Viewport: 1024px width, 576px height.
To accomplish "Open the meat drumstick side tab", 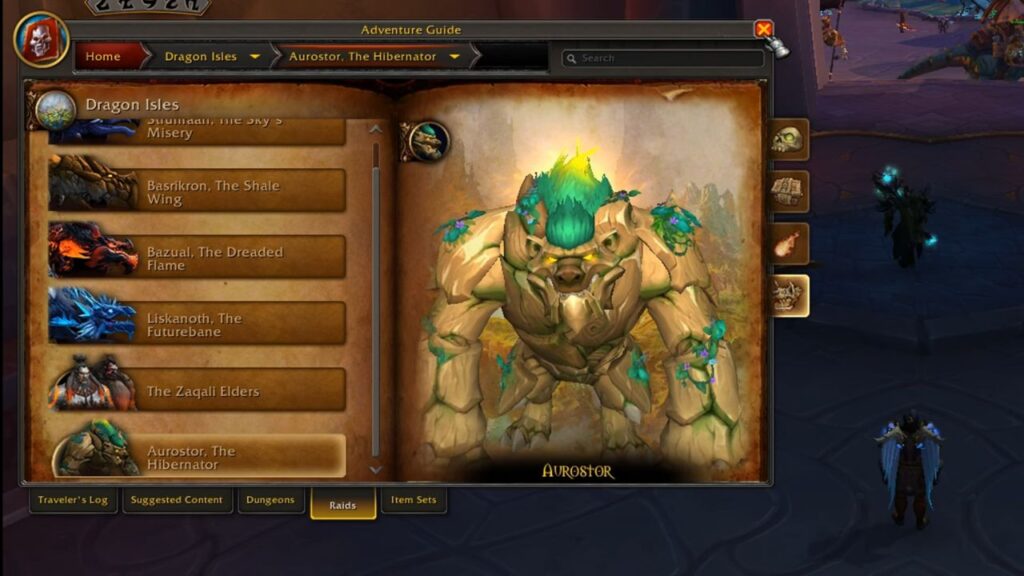I will point(788,243).
